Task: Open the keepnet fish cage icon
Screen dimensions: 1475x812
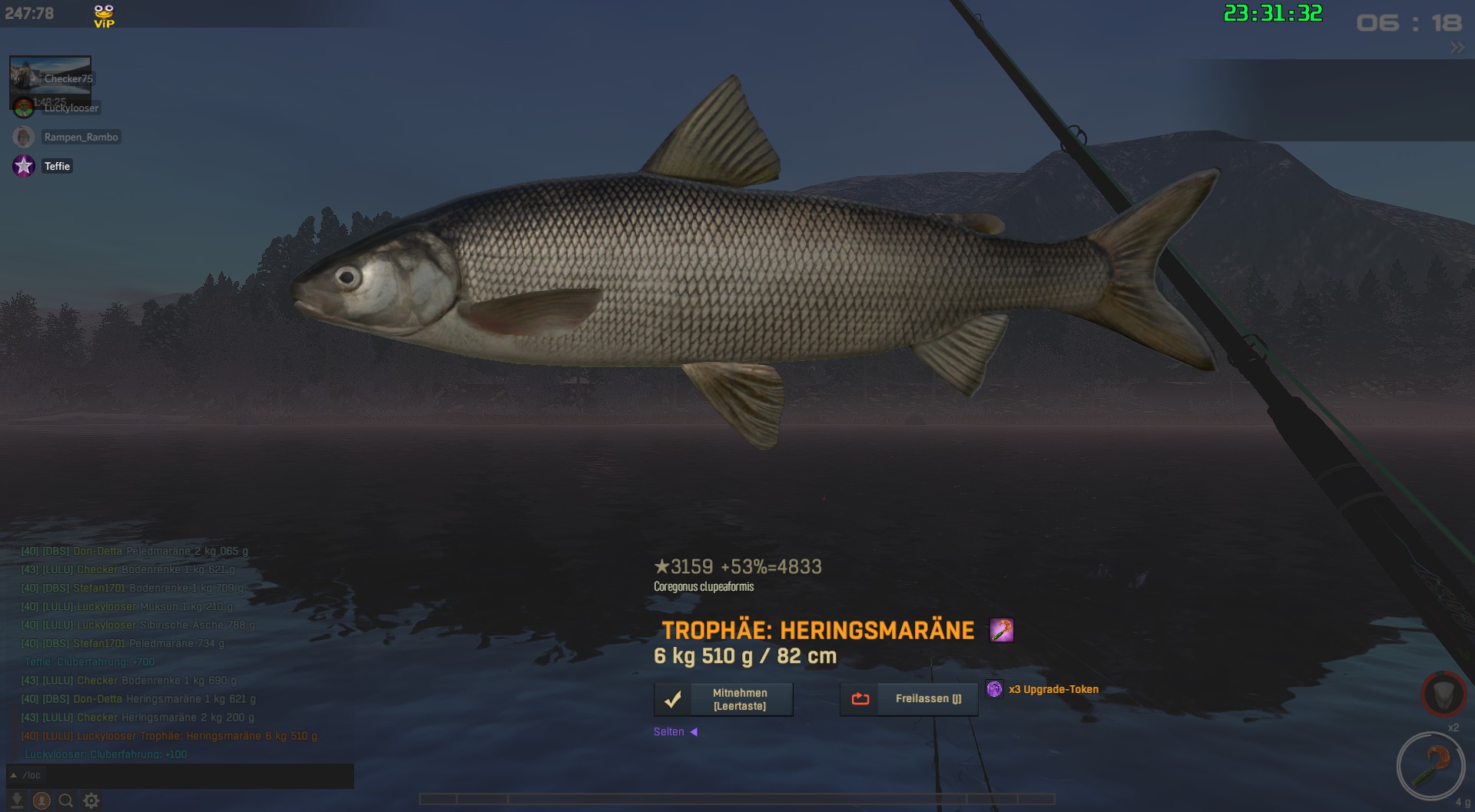Action: pos(1443,694)
